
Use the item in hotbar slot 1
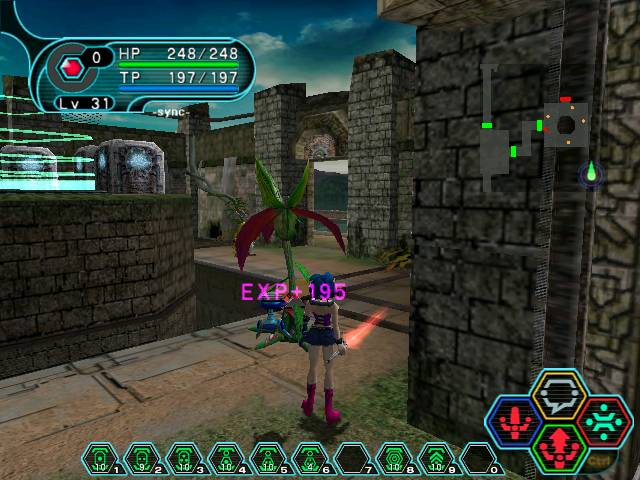[100, 459]
